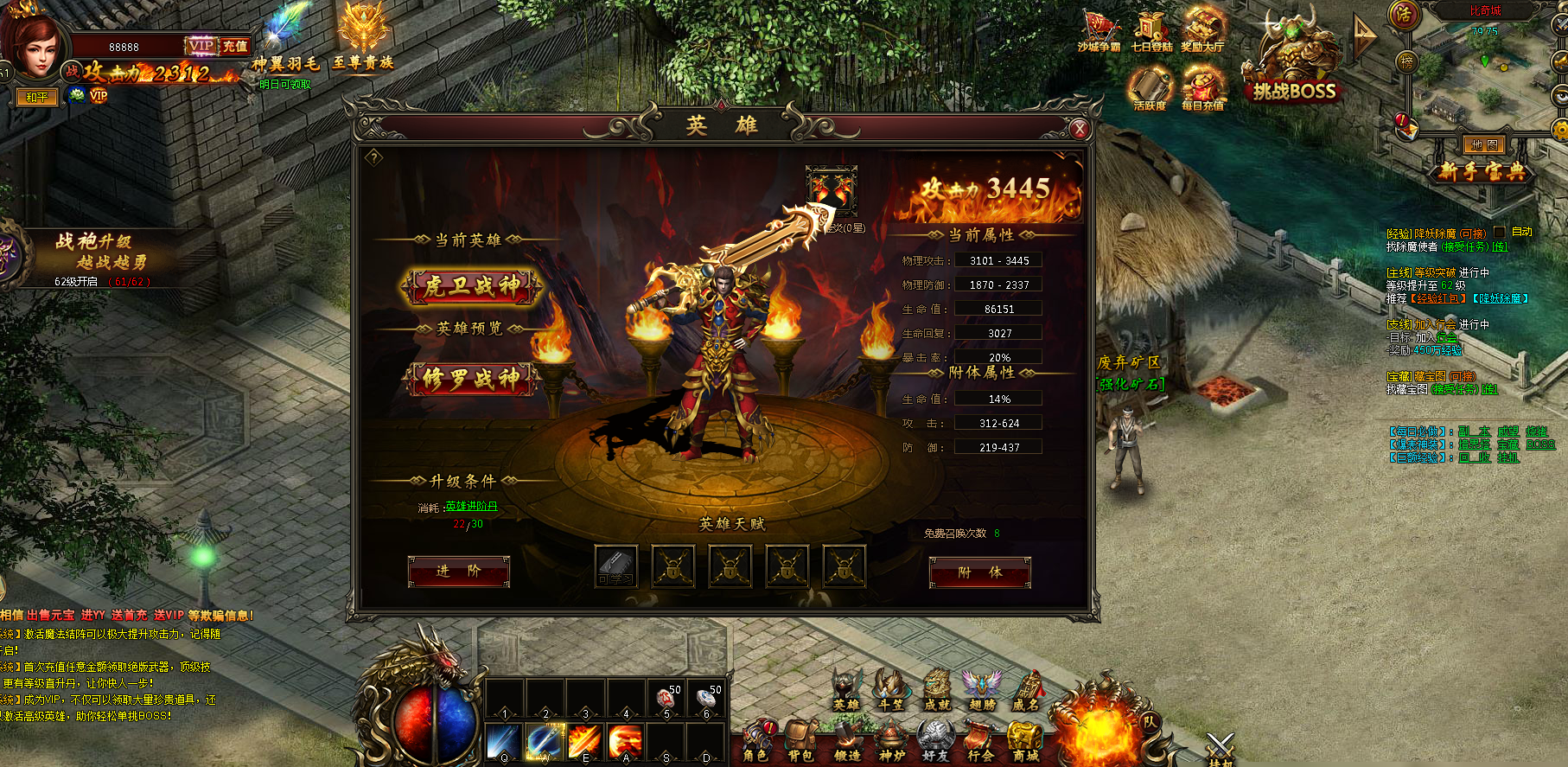Select the 虎卫战神 current hero
Image resolution: width=1568 pixels, height=767 pixels.
click(x=471, y=286)
